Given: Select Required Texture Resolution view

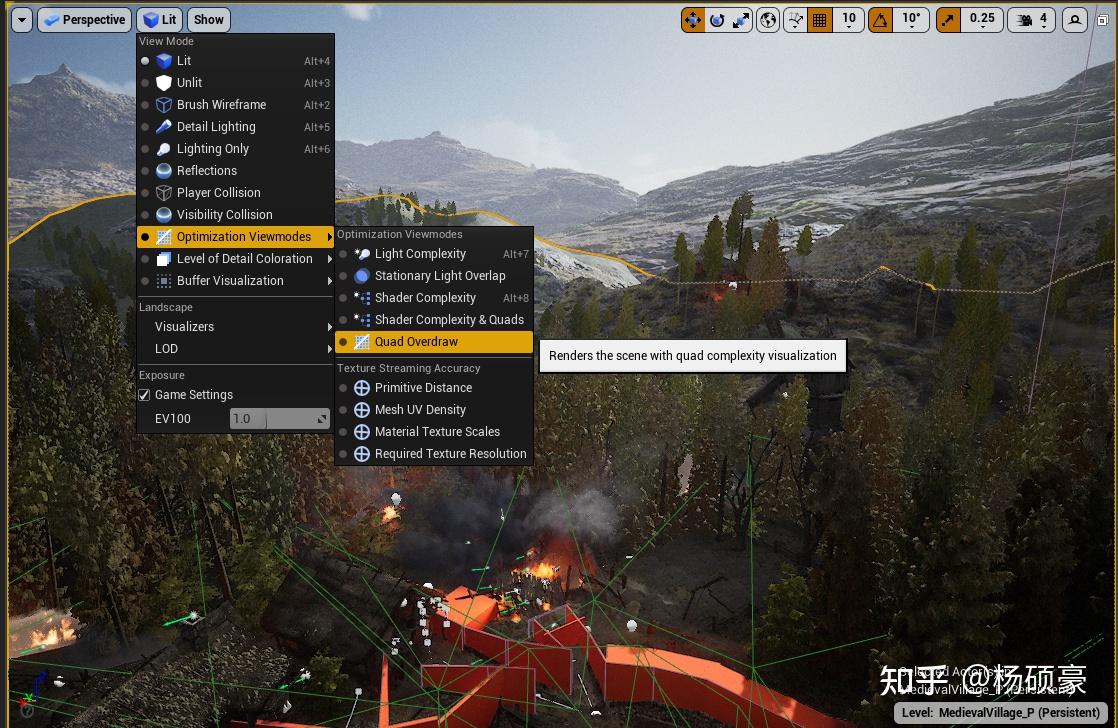Looking at the screenshot, I should point(450,454).
